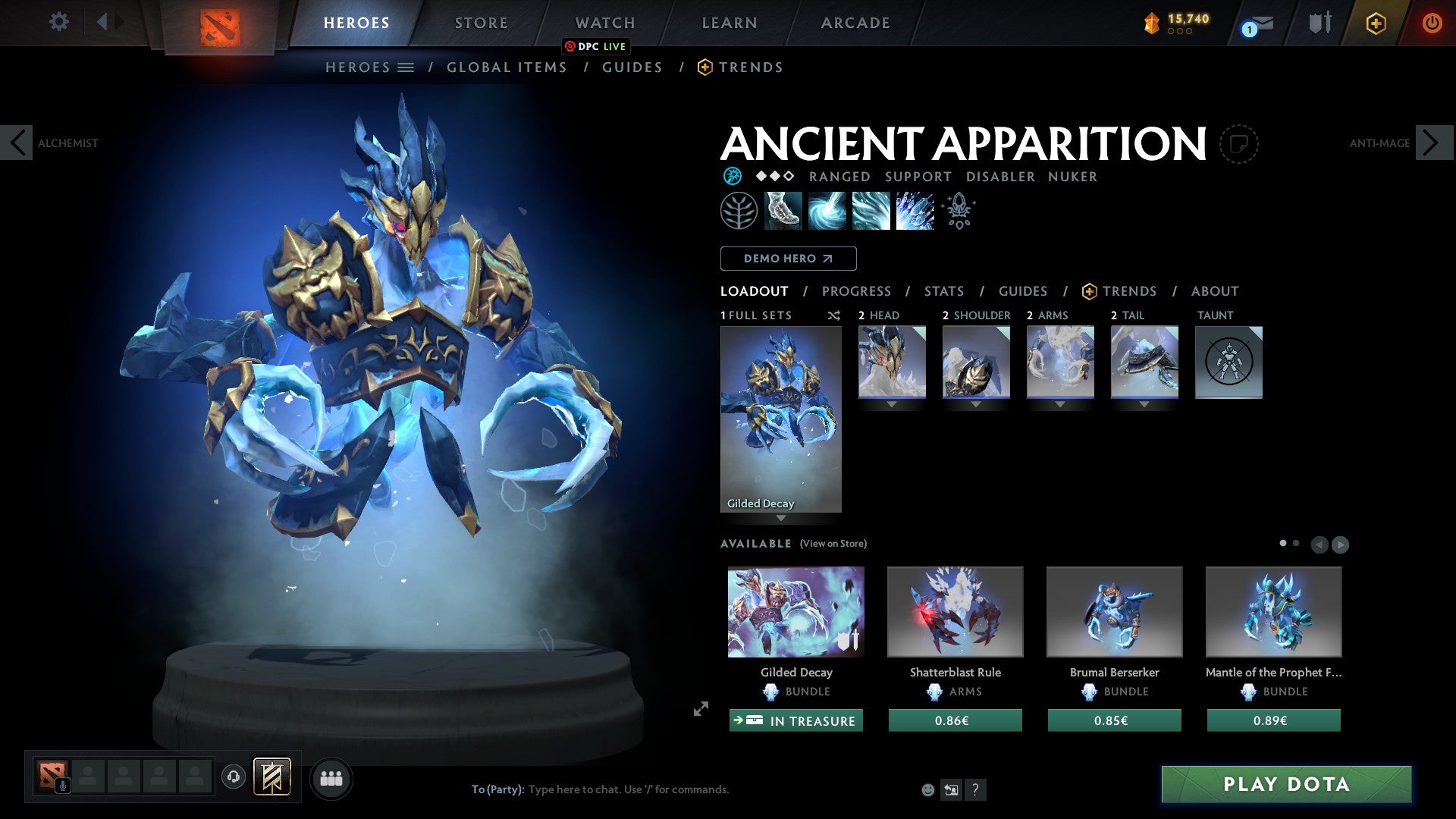Click the gold guild banner icon near party slots

pos(271,777)
